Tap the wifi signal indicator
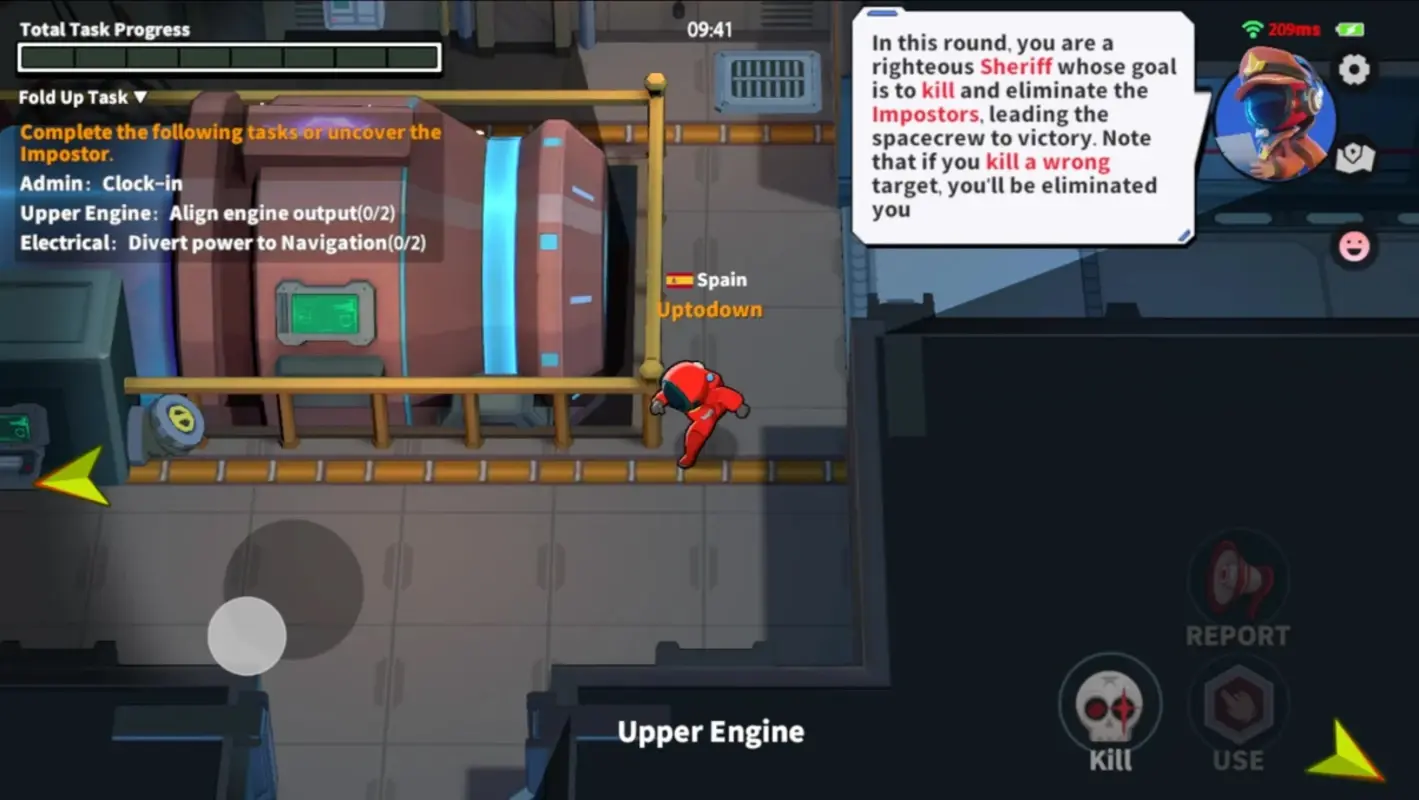 (x=1250, y=29)
